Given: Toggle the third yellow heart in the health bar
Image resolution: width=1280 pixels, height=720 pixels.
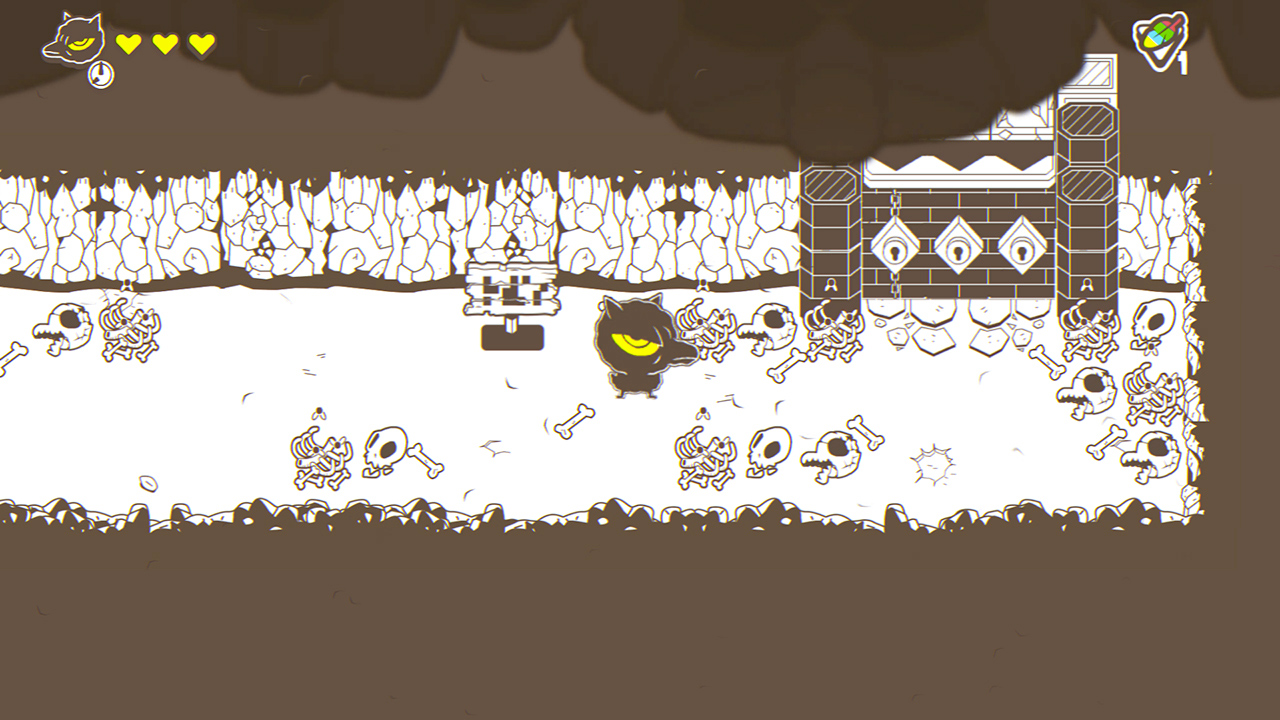Looking at the screenshot, I should point(200,42).
